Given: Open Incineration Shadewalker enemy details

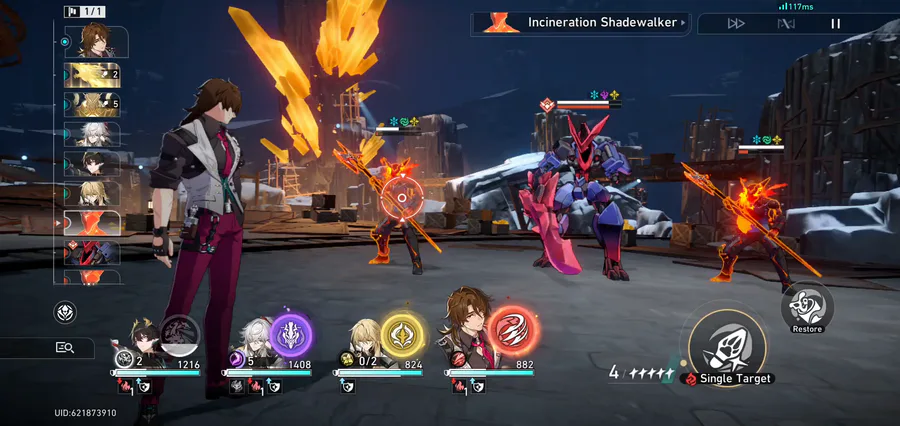Looking at the screenshot, I should point(580,22).
